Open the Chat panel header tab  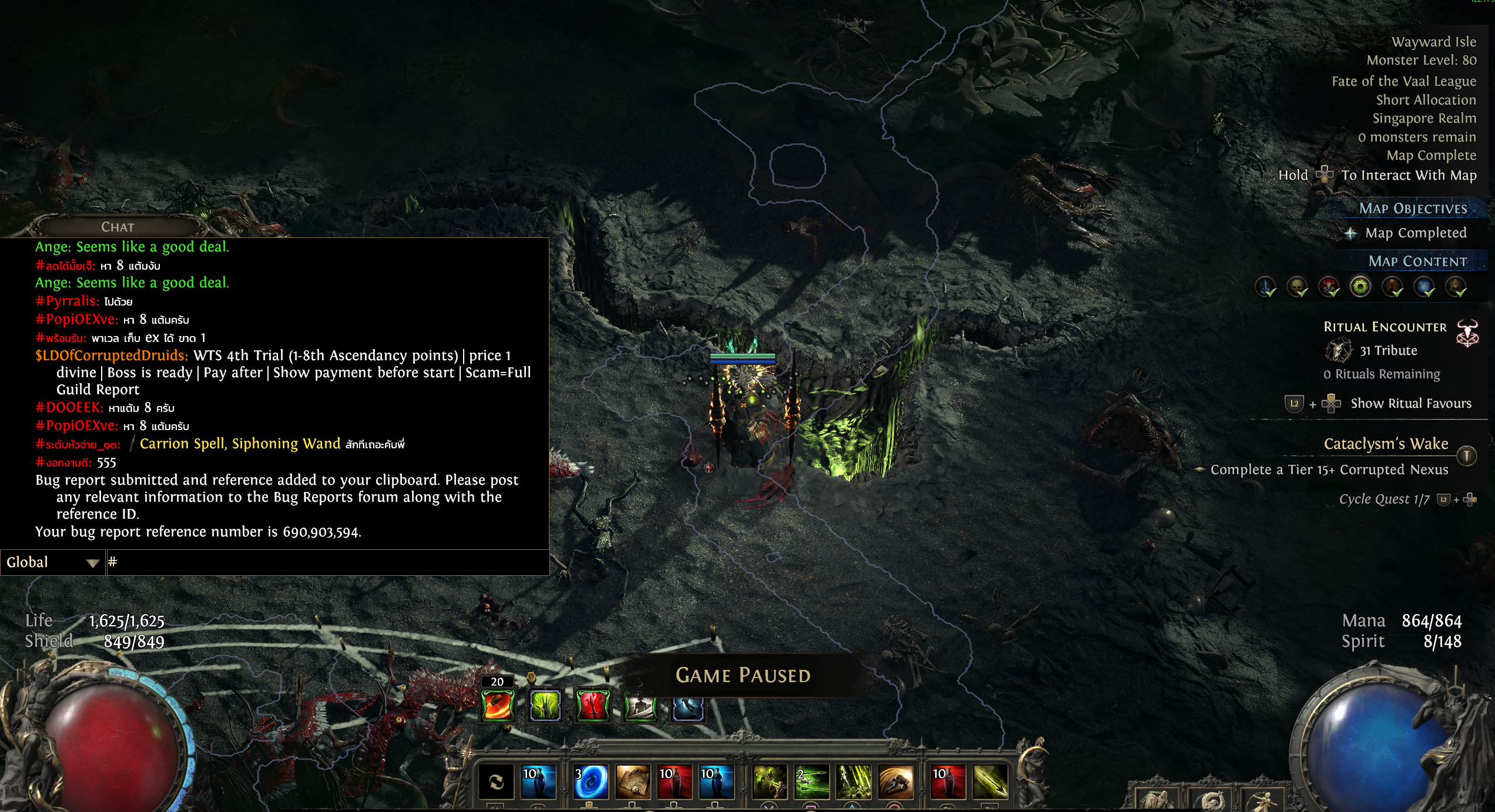[x=118, y=227]
